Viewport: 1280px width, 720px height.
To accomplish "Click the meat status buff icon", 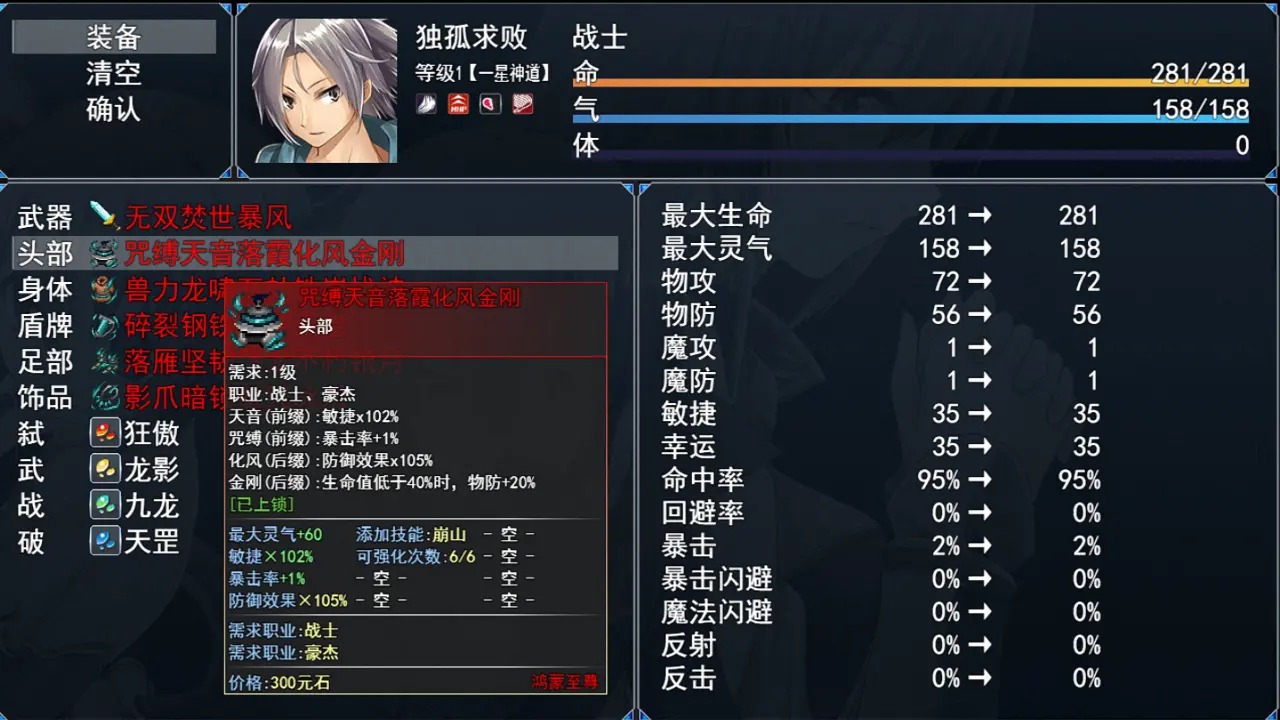I will (490, 104).
